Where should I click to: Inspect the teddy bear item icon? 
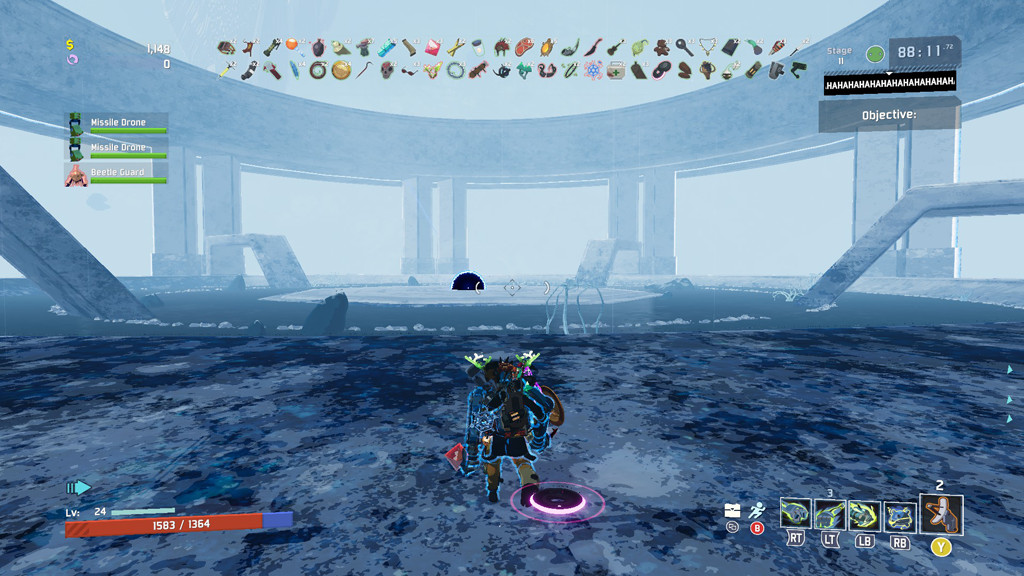click(663, 46)
